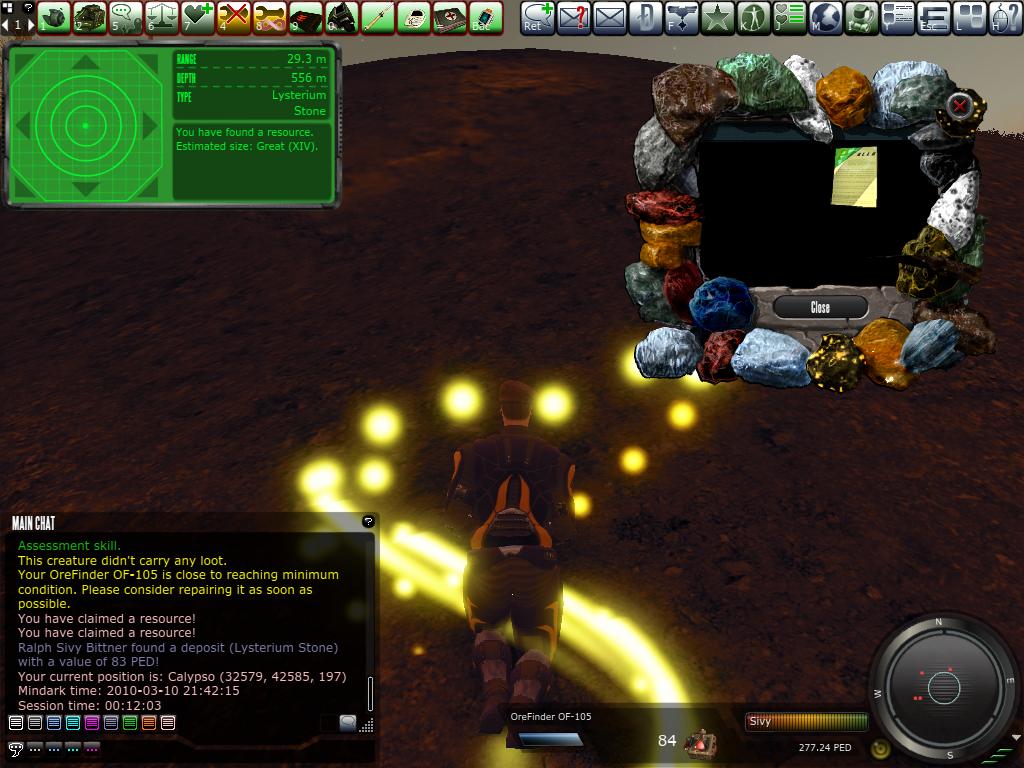Image resolution: width=1024 pixels, height=768 pixels.
Task: Close the resource claim window
Action: 820,307
